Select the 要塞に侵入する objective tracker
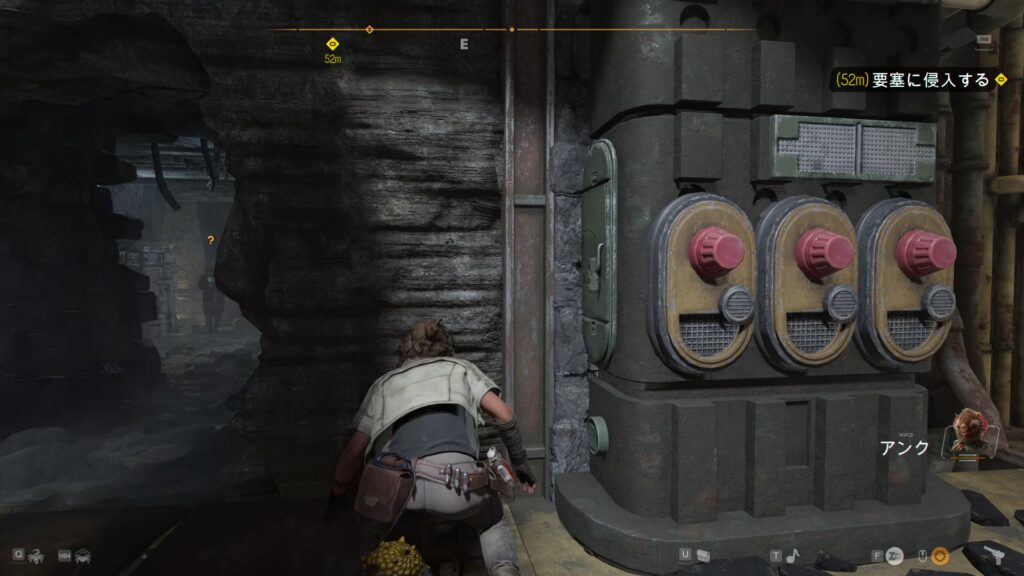This screenshot has width=1024, height=576. [913, 79]
